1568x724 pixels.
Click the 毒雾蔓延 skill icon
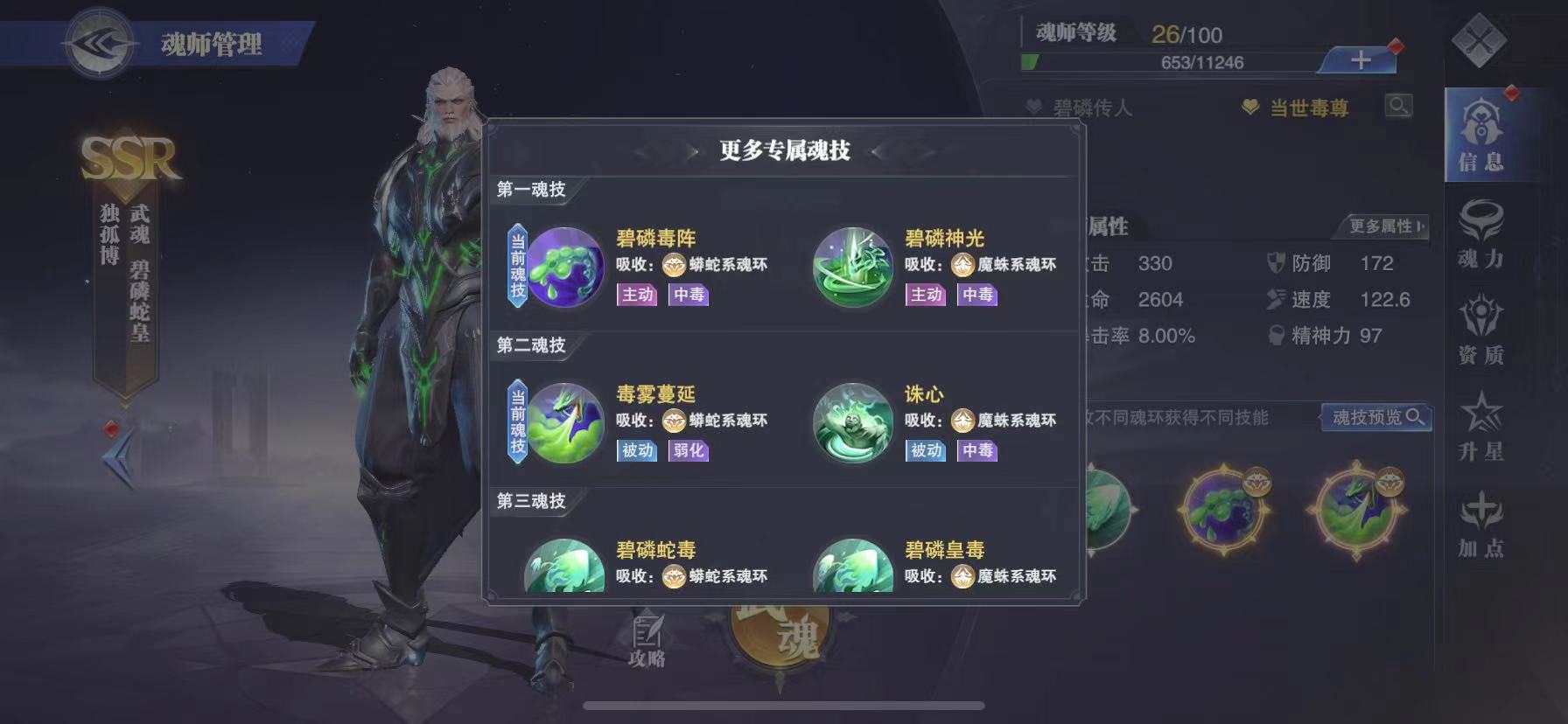tap(564, 424)
